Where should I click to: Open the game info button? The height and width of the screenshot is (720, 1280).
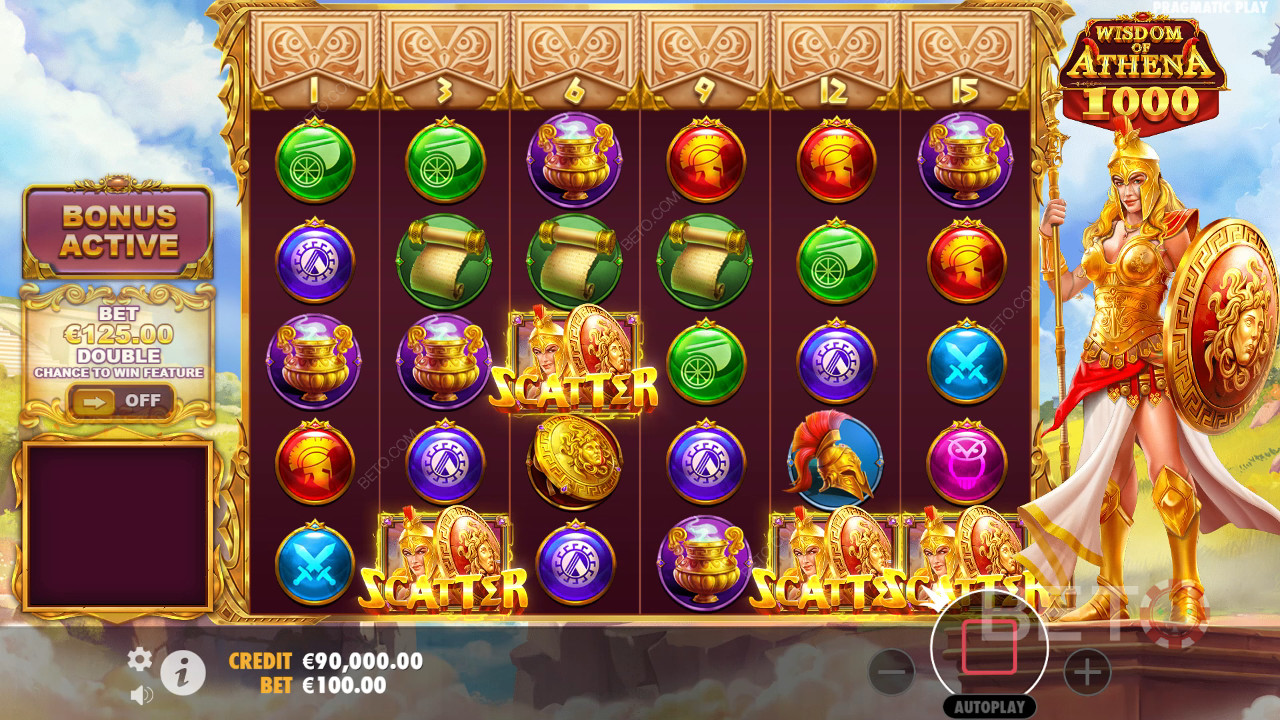pos(183,675)
